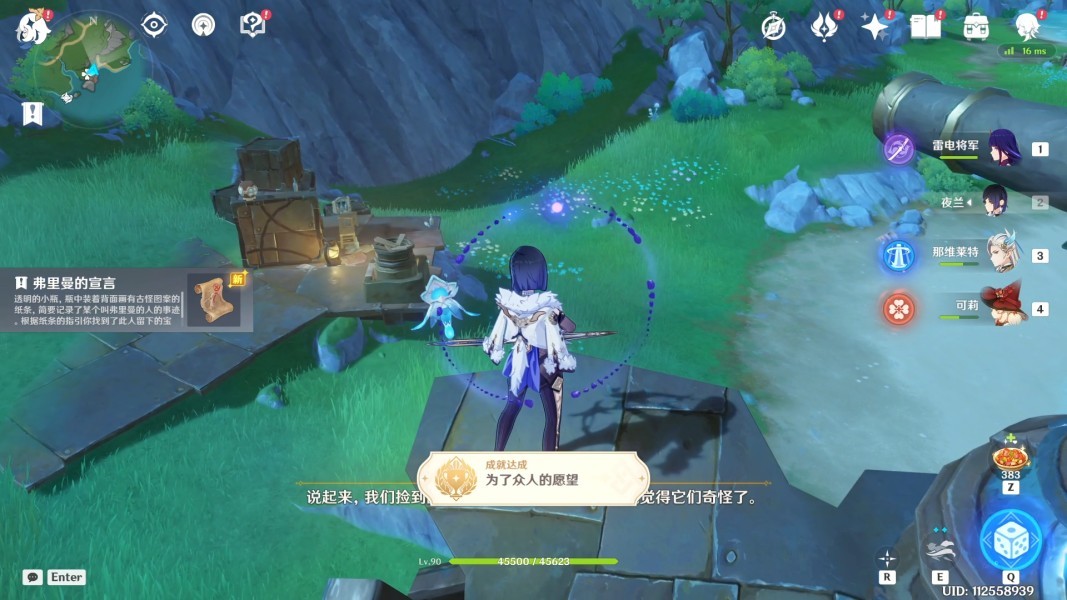
Task: Open the backpack inventory
Action: point(977,27)
